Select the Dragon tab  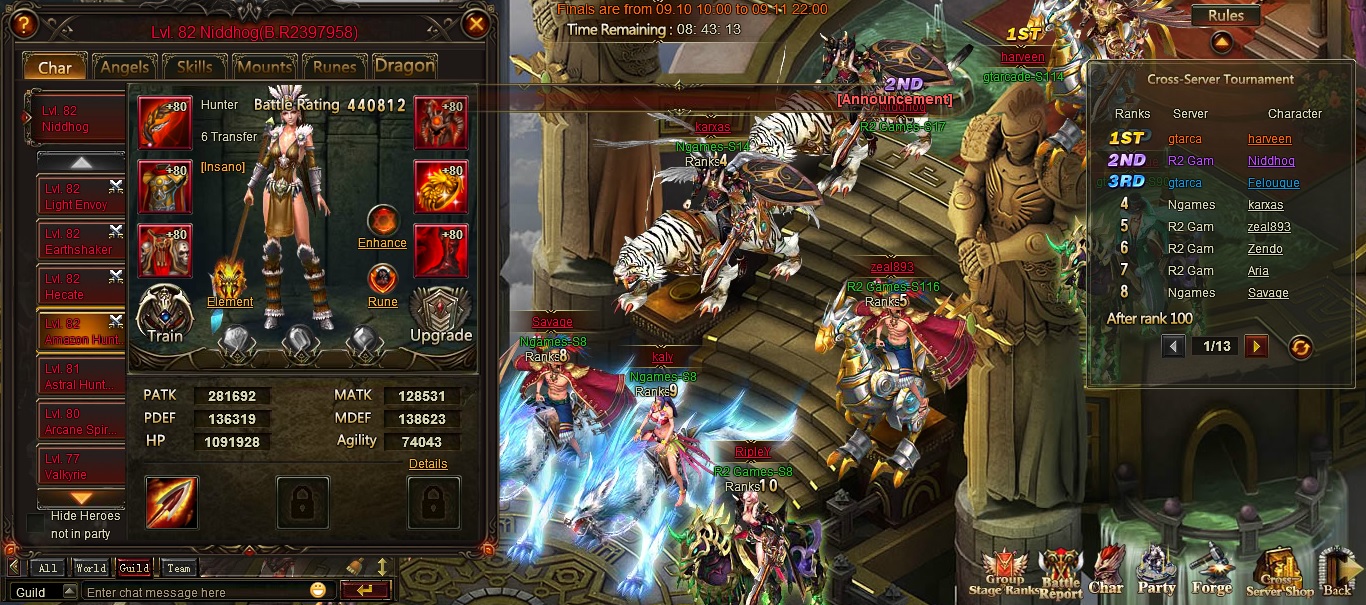404,66
